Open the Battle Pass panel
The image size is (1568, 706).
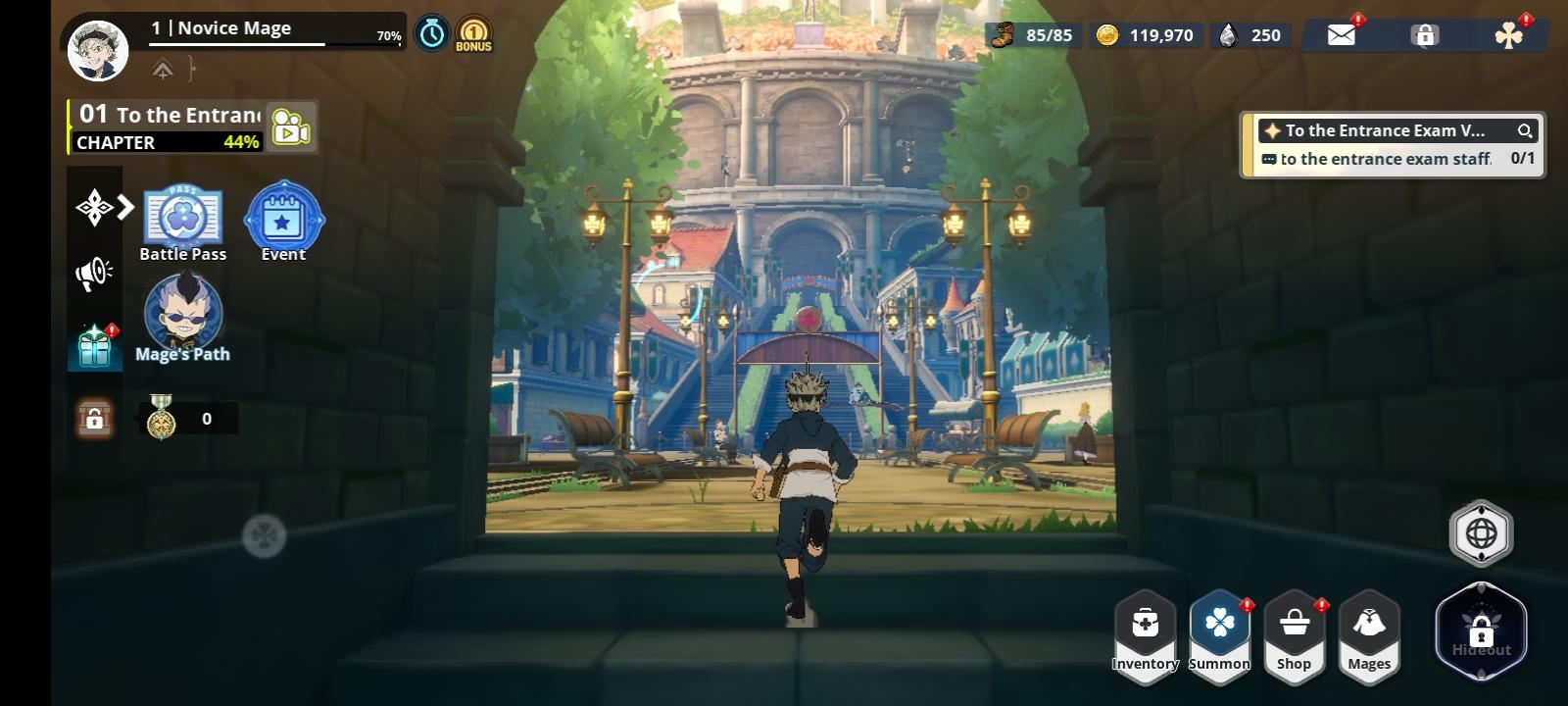pos(183,216)
